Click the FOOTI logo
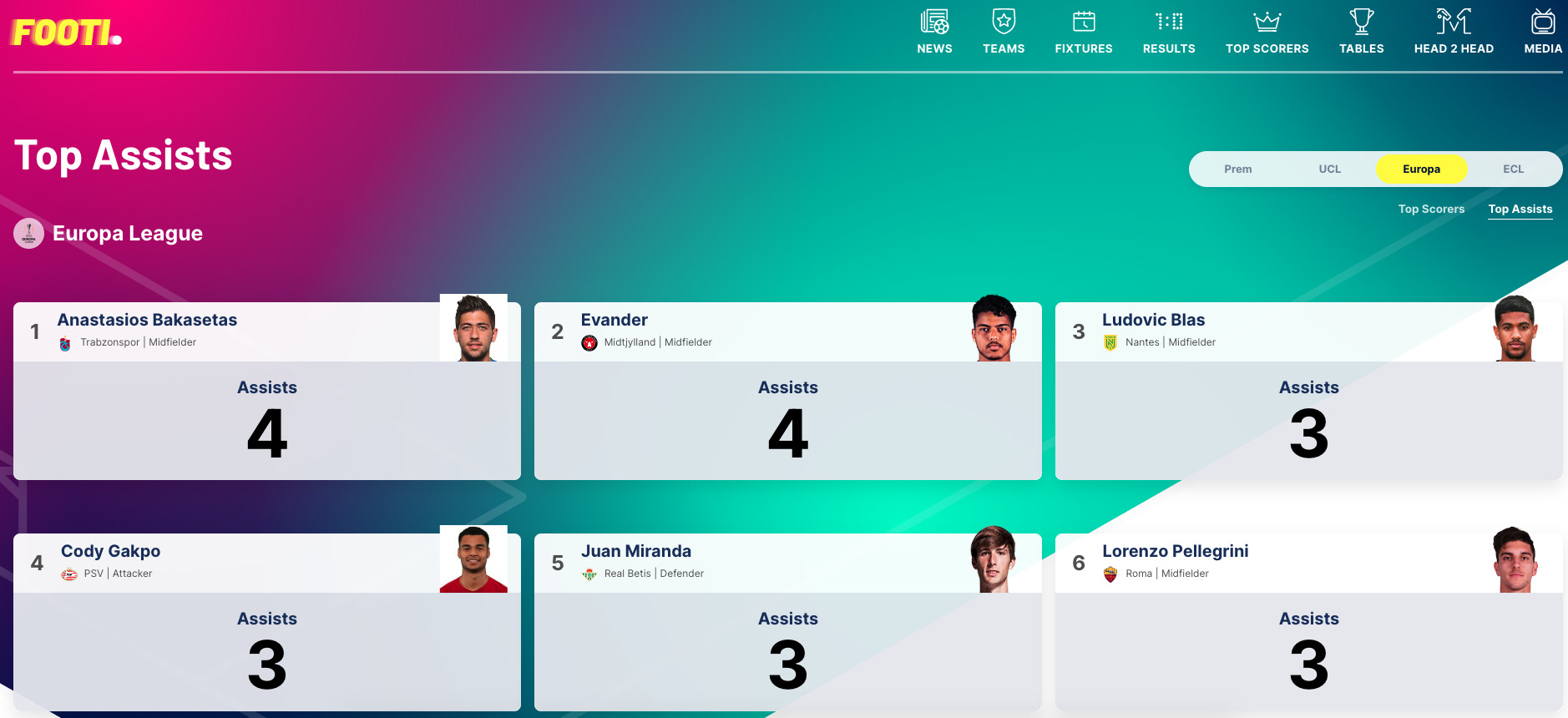Image resolution: width=1568 pixels, height=718 pixels. (67, 33)
